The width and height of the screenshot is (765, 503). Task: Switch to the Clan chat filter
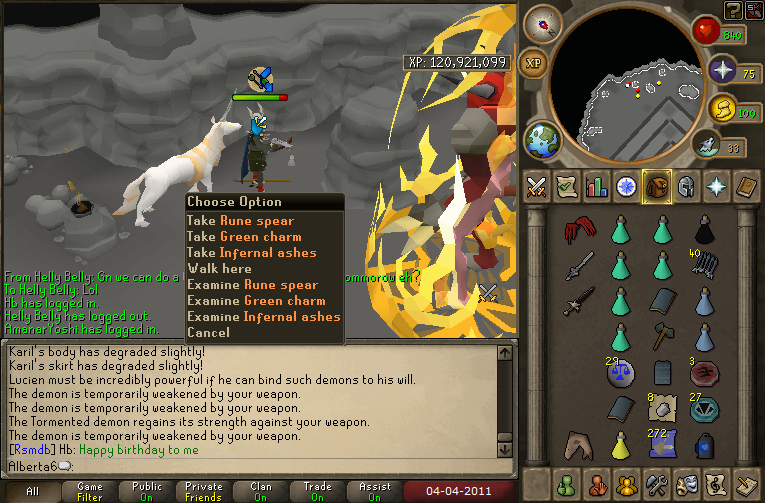coord(261,491)
